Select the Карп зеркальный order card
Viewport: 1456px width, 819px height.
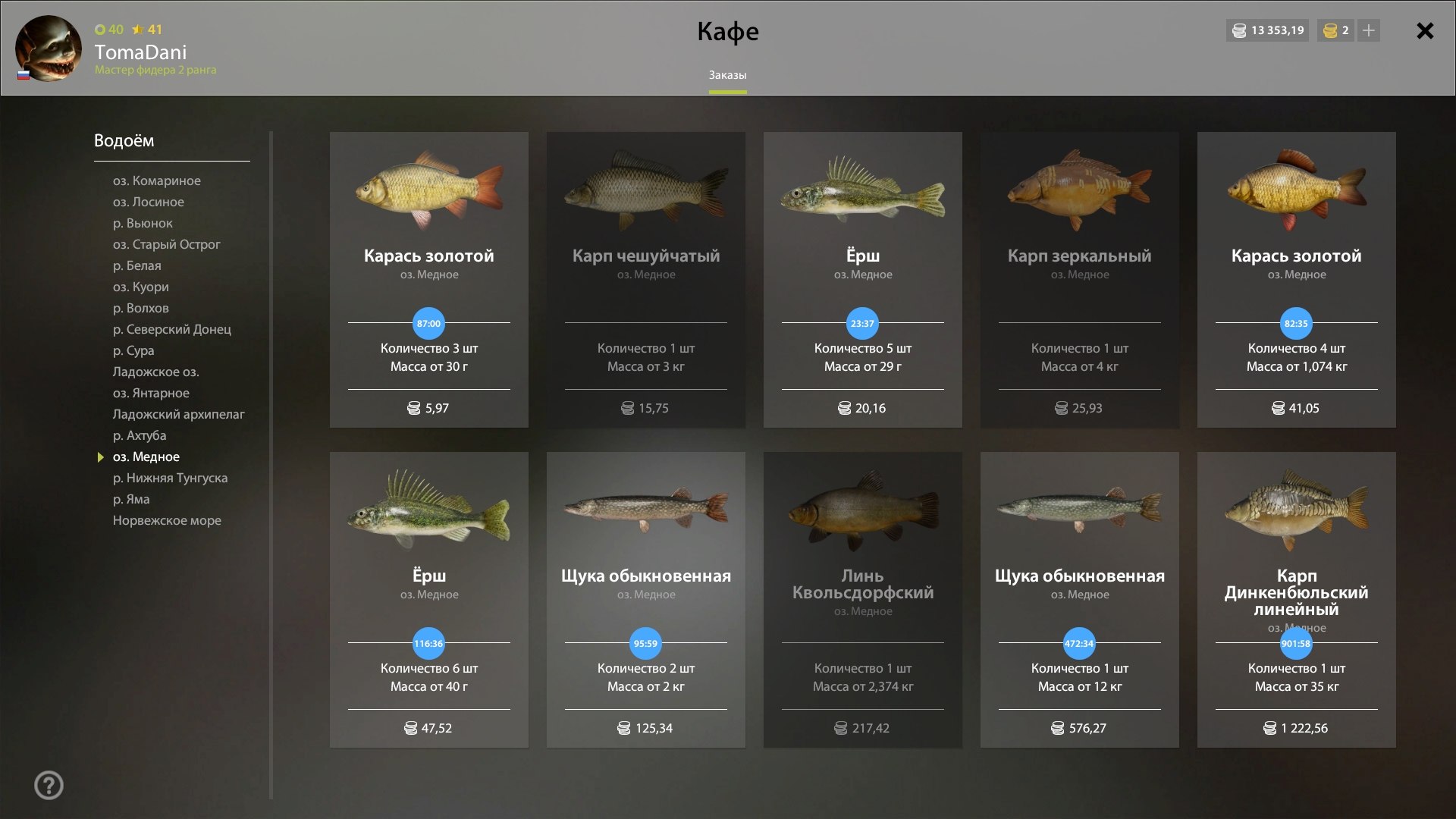[x=1079, y=279]
